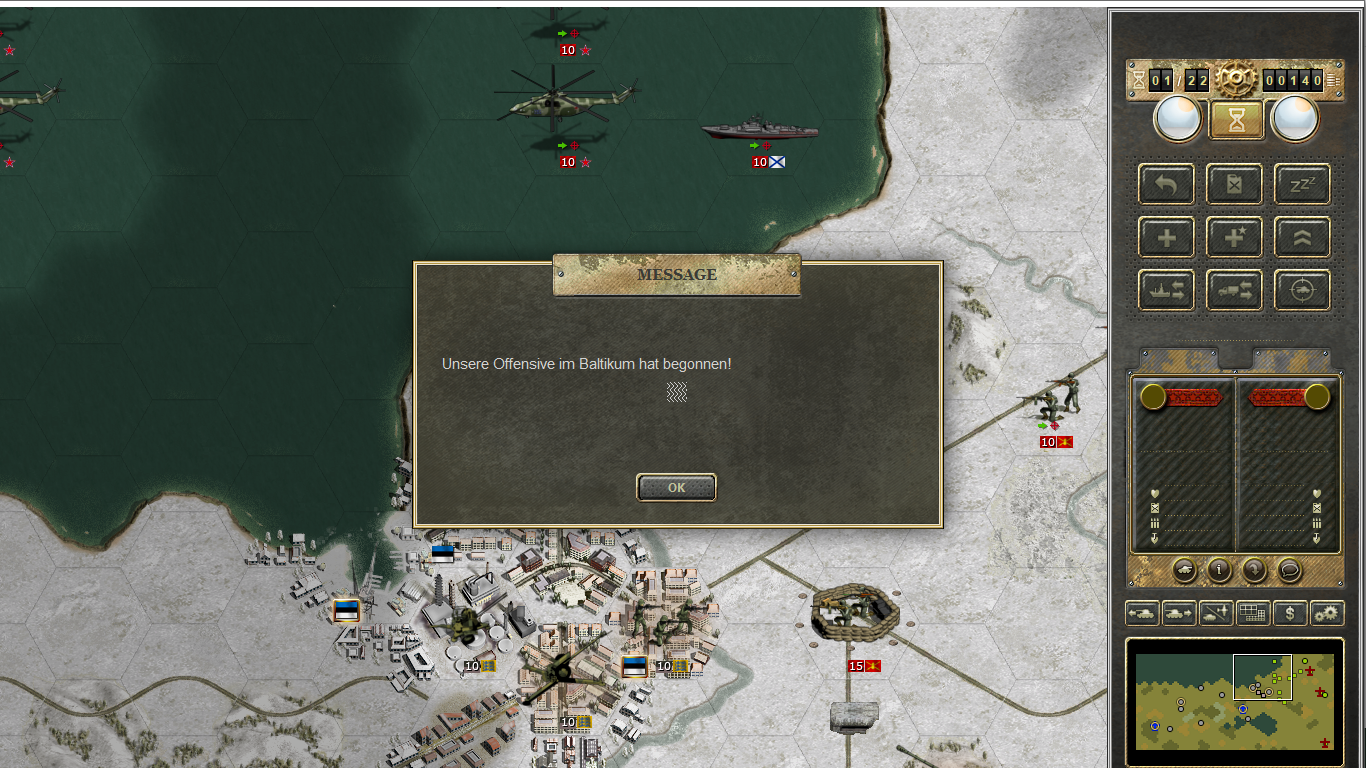
Task: Open the dollar sign purchase screen
Action: coord(1290,613)
